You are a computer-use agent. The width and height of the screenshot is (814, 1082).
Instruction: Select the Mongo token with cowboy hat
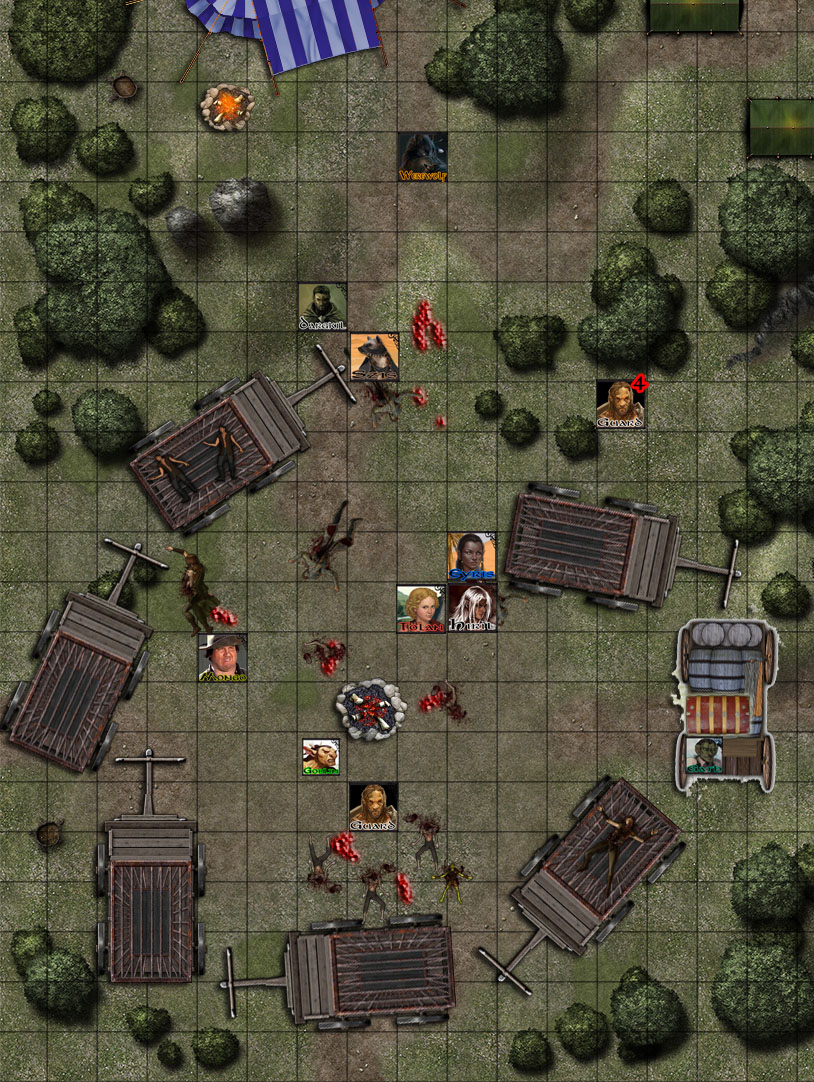(222, 658)
